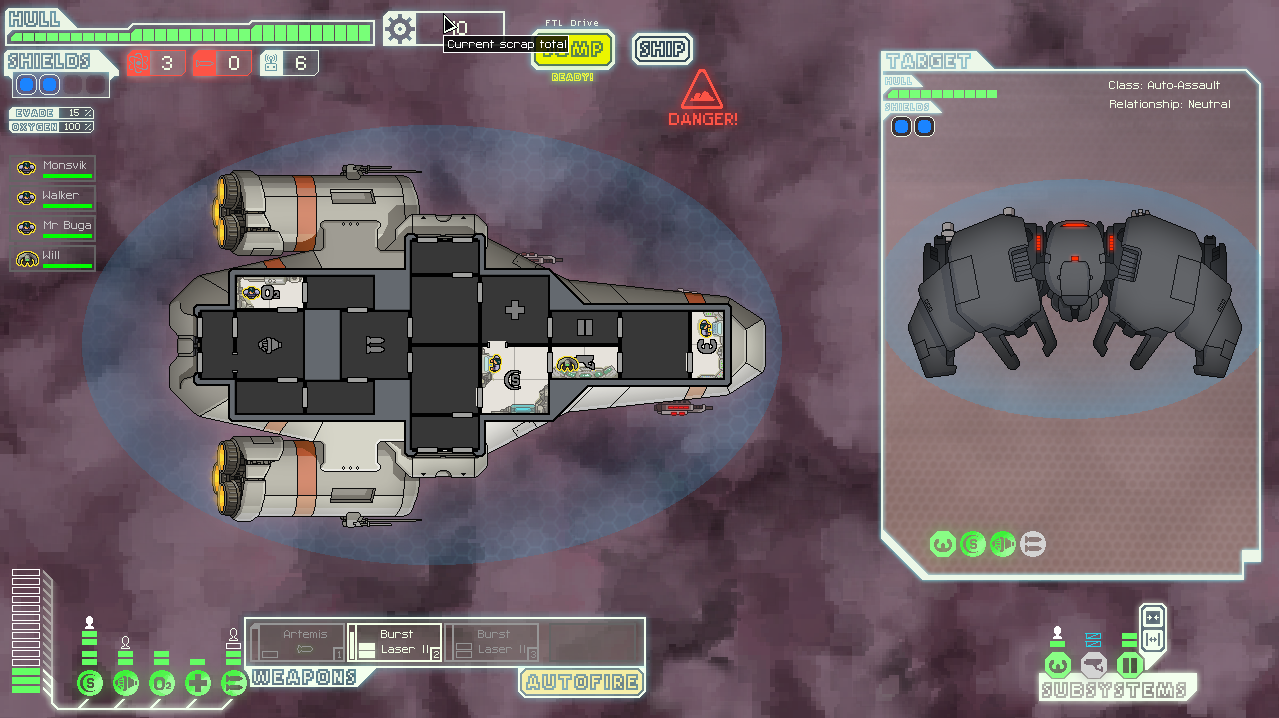Select the unpowered Burst Laser II slot

(x=491, y=642)
